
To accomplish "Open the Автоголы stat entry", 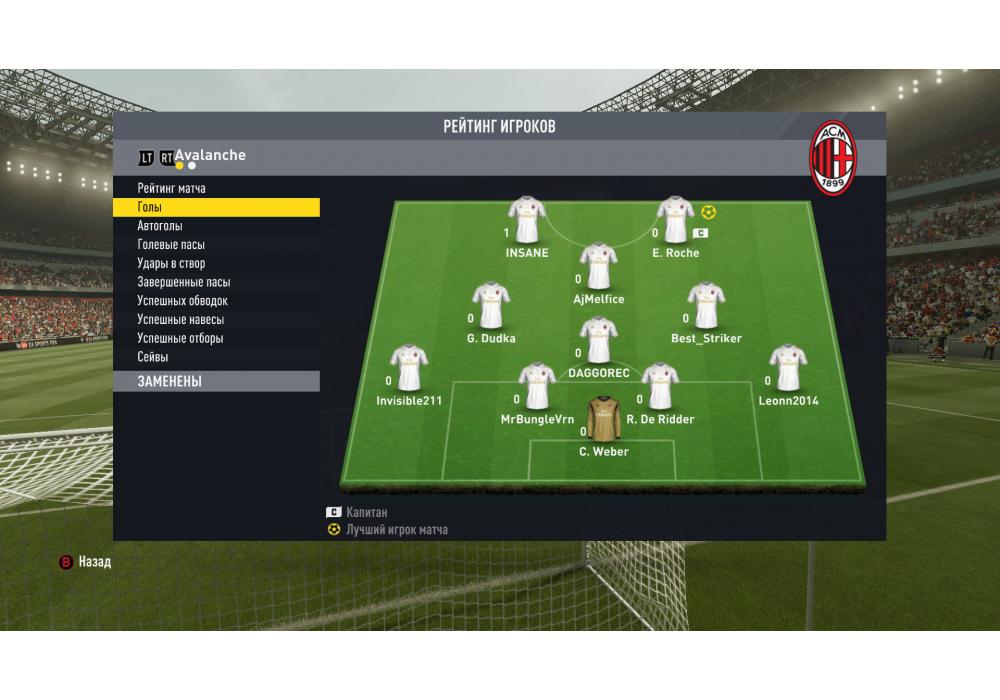I will point(160,226).
